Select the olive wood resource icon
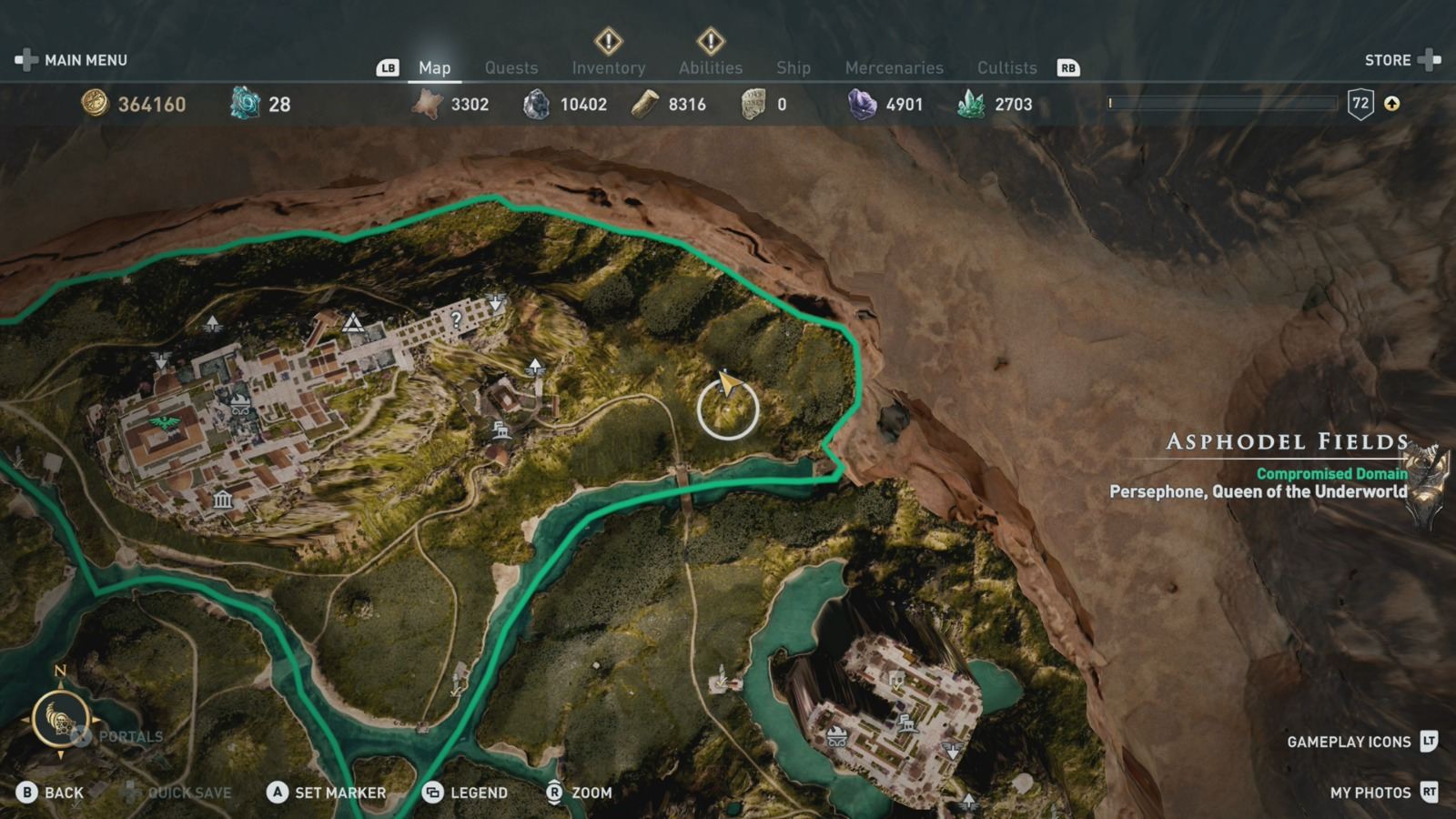1456x819 pixels. click(643, 104)
